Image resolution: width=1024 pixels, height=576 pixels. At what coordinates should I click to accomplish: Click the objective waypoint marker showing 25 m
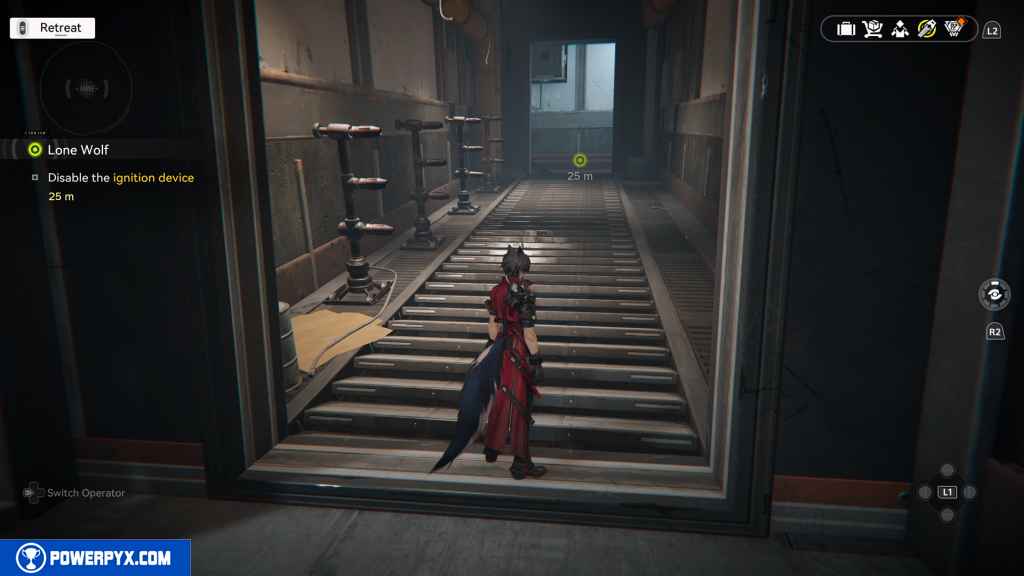[x=580, y=160]
